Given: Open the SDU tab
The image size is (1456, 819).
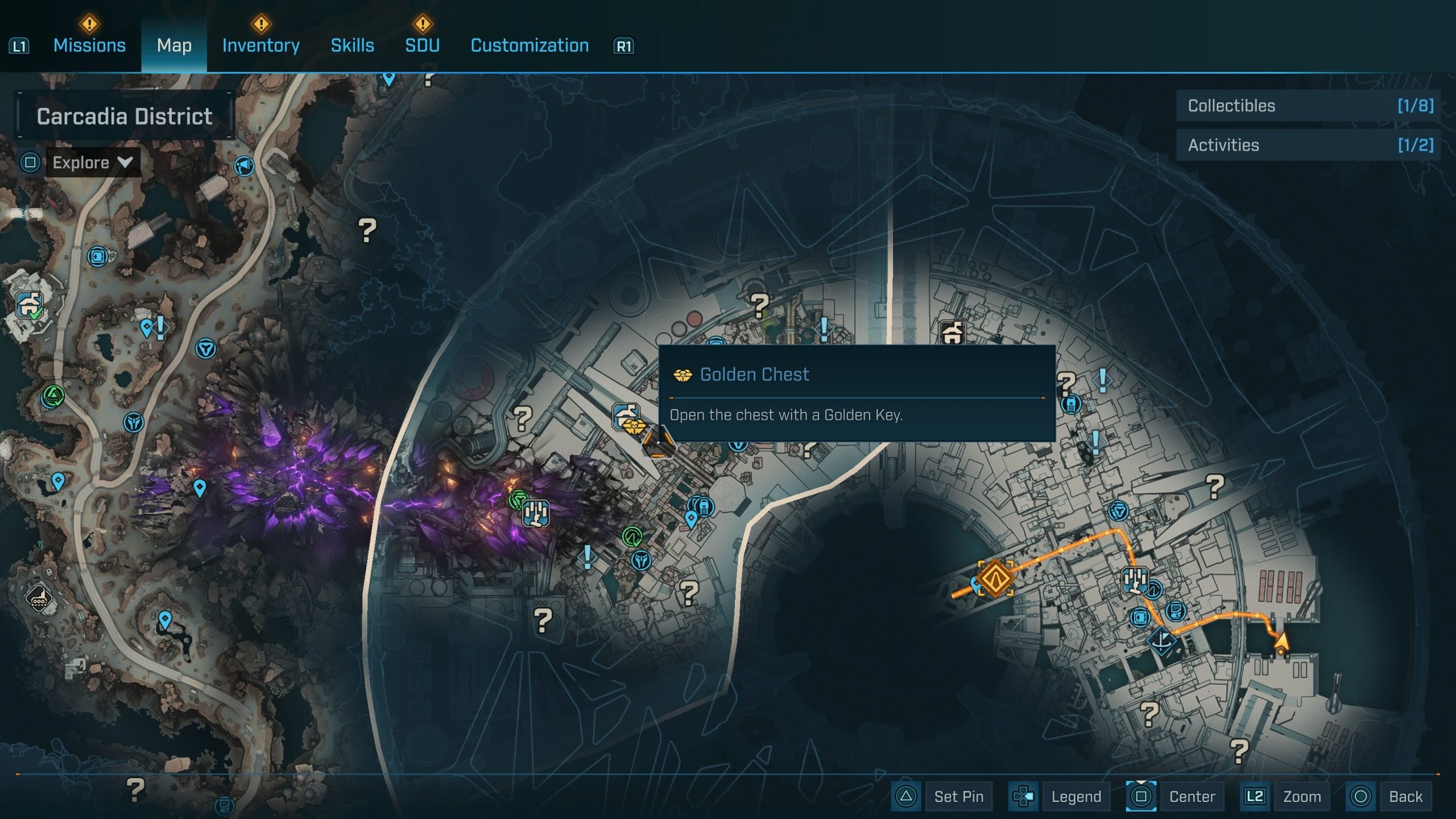Looking at the screenshot, I should pos(422,45).
